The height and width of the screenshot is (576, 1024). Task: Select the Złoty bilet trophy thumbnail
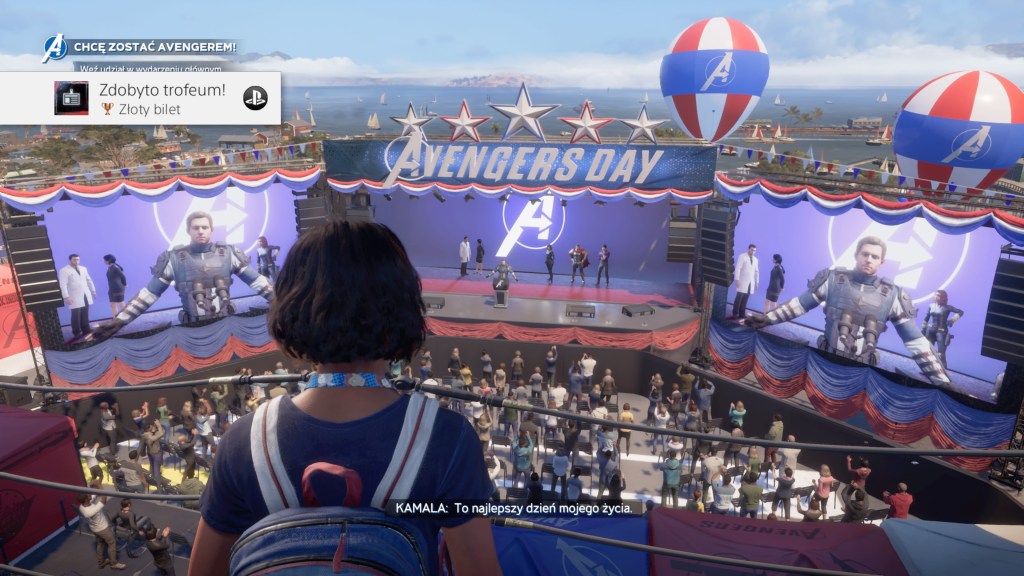point(71,98)
